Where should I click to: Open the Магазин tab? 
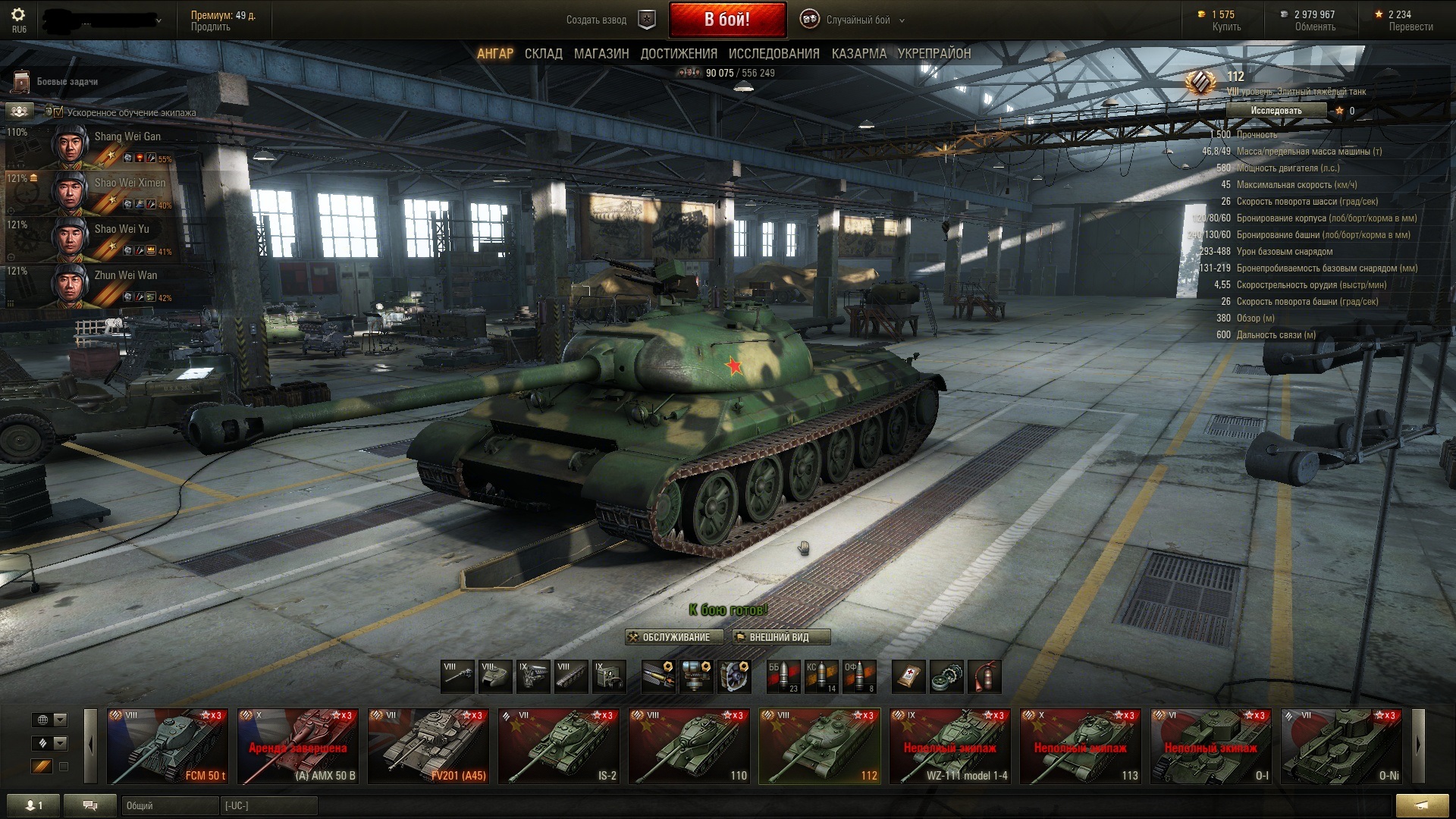click(601, 54)
